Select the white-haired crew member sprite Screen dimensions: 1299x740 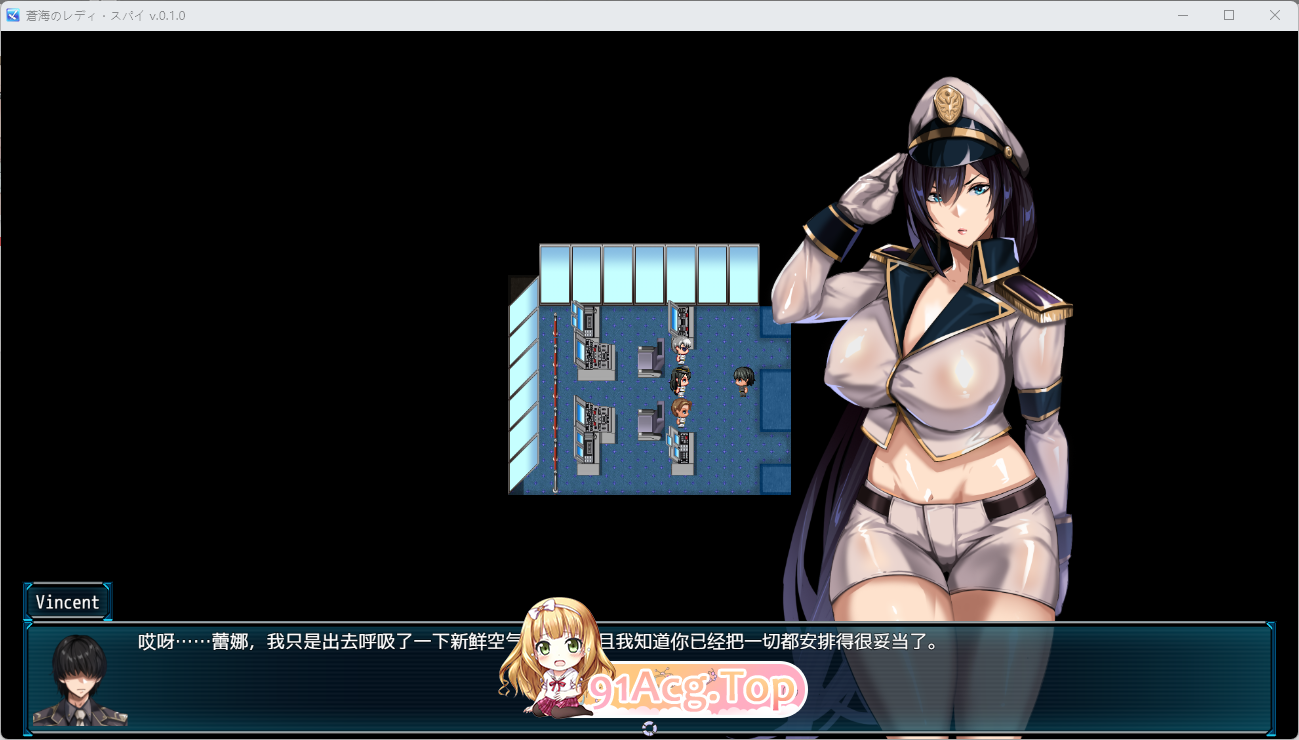click(681, 349)
